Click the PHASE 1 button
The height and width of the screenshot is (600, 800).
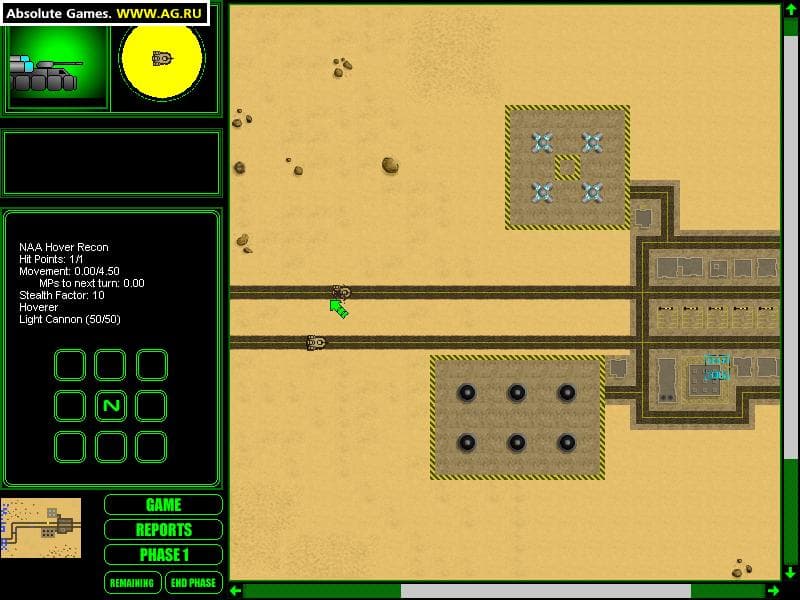163,555
